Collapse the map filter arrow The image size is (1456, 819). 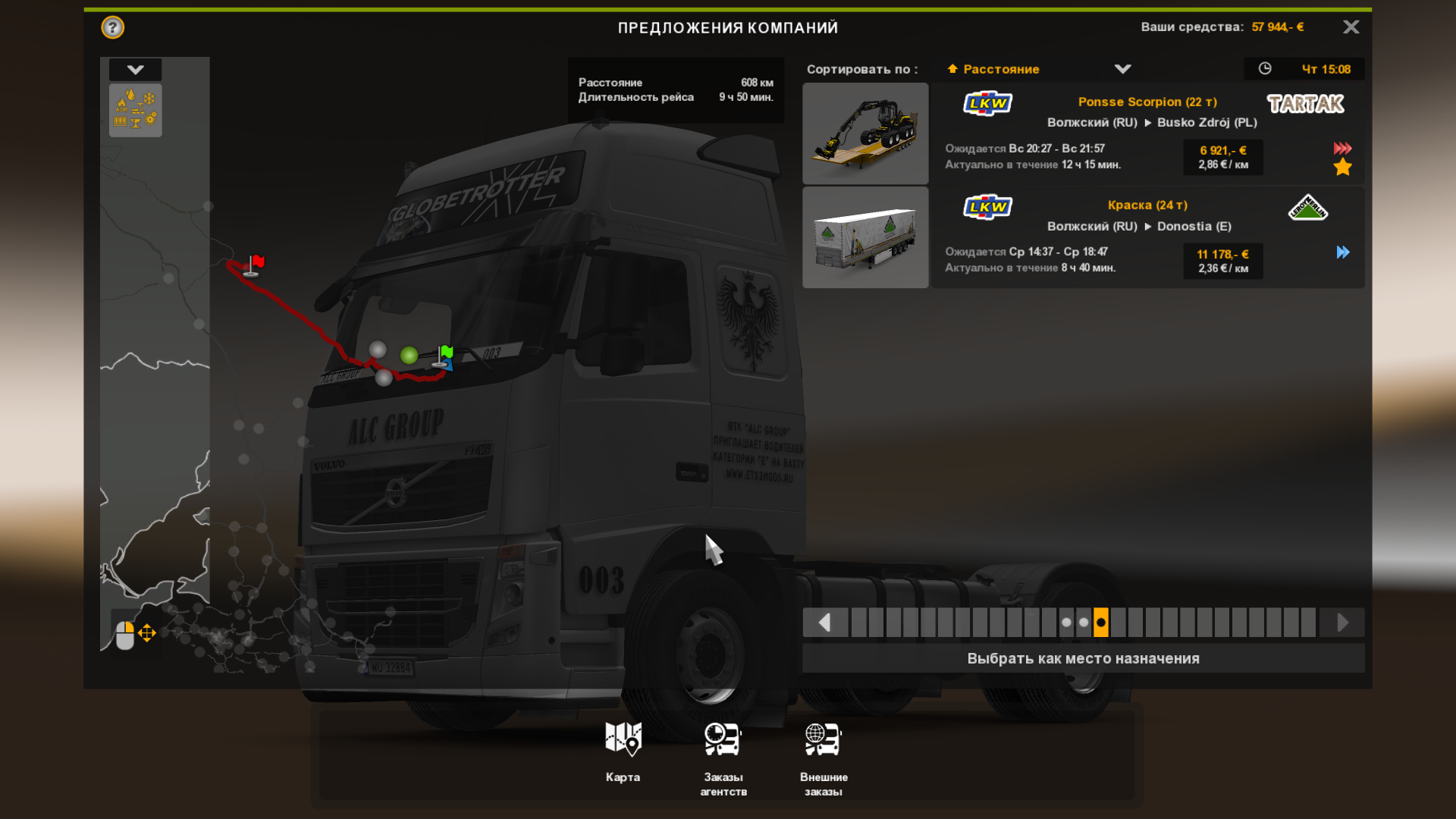135,70
